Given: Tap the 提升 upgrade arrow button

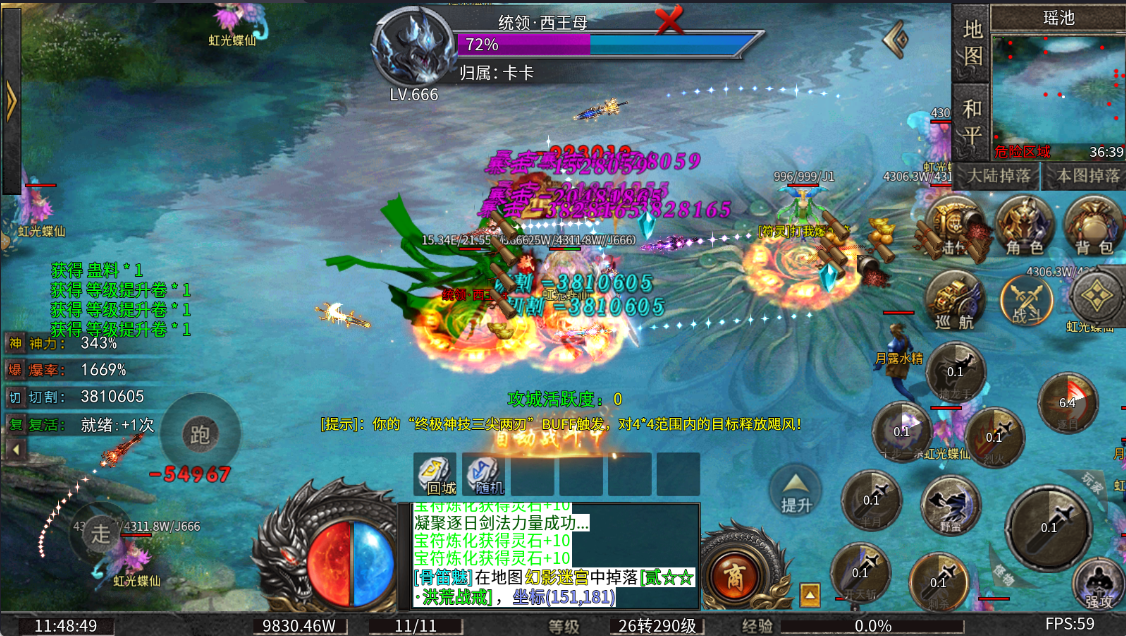Looking at the screenshot, I should click(796, 490).
